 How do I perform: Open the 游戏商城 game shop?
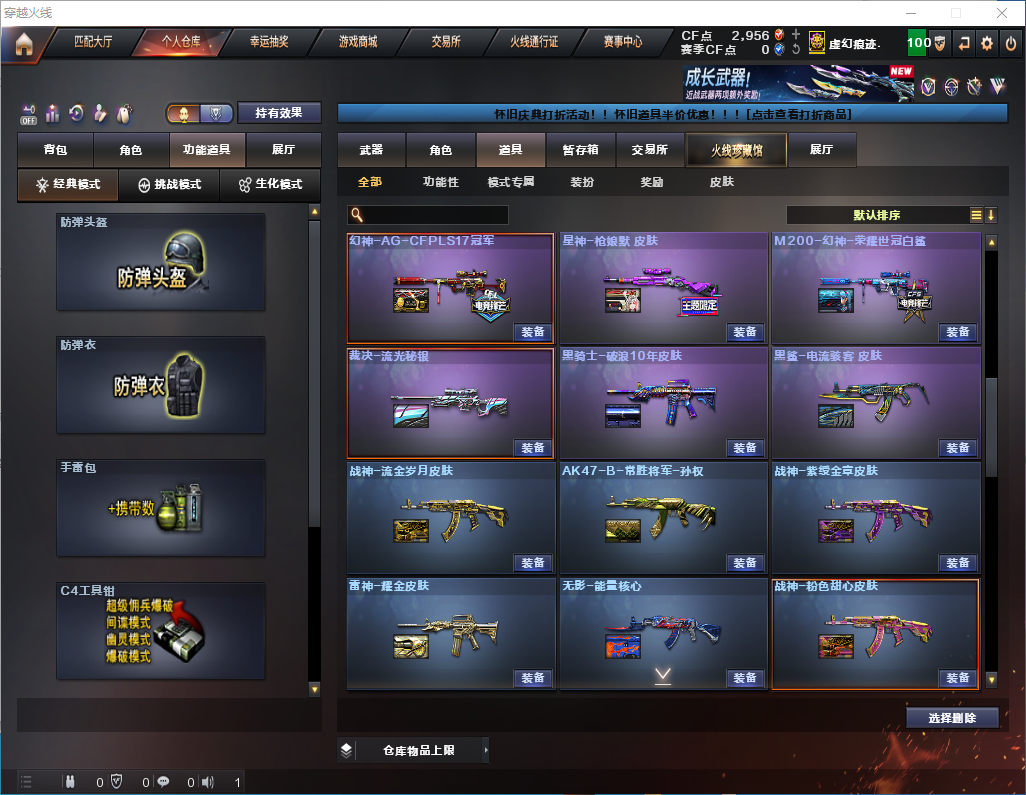(357, 43)
